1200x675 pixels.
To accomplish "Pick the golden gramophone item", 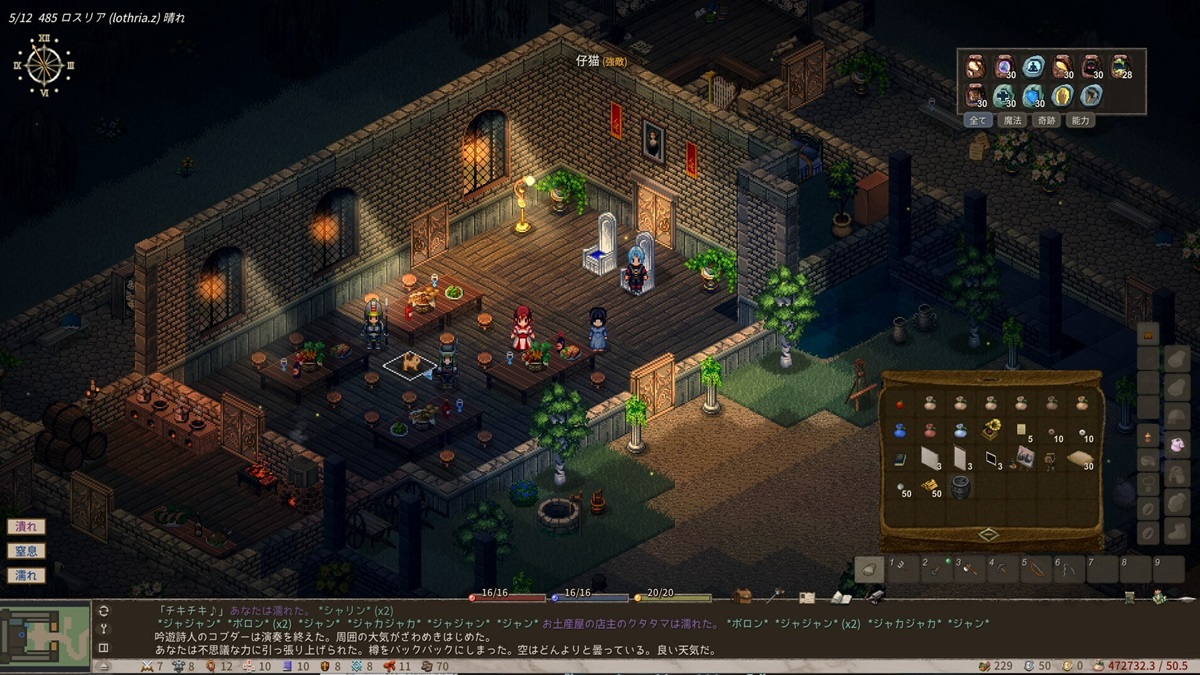I will 990,430.
